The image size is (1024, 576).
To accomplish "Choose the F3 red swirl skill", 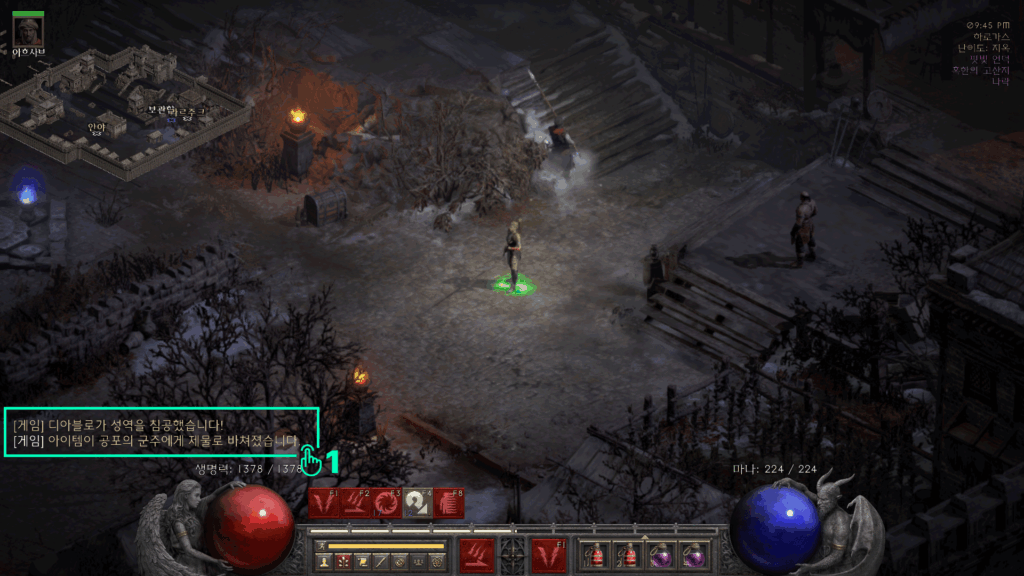I will (385, 503).
